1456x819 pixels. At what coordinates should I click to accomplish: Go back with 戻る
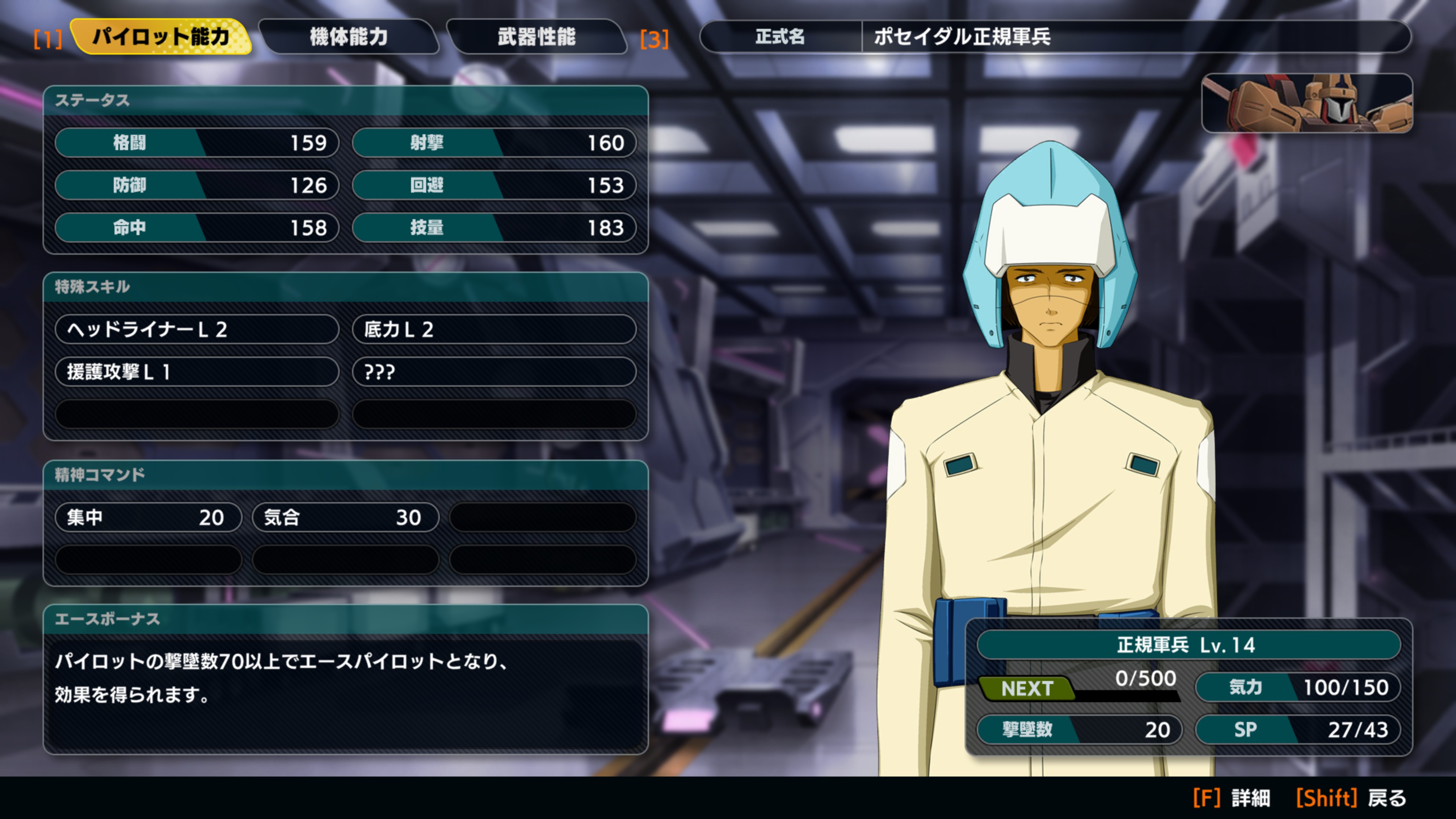(x=1351, y=798)
